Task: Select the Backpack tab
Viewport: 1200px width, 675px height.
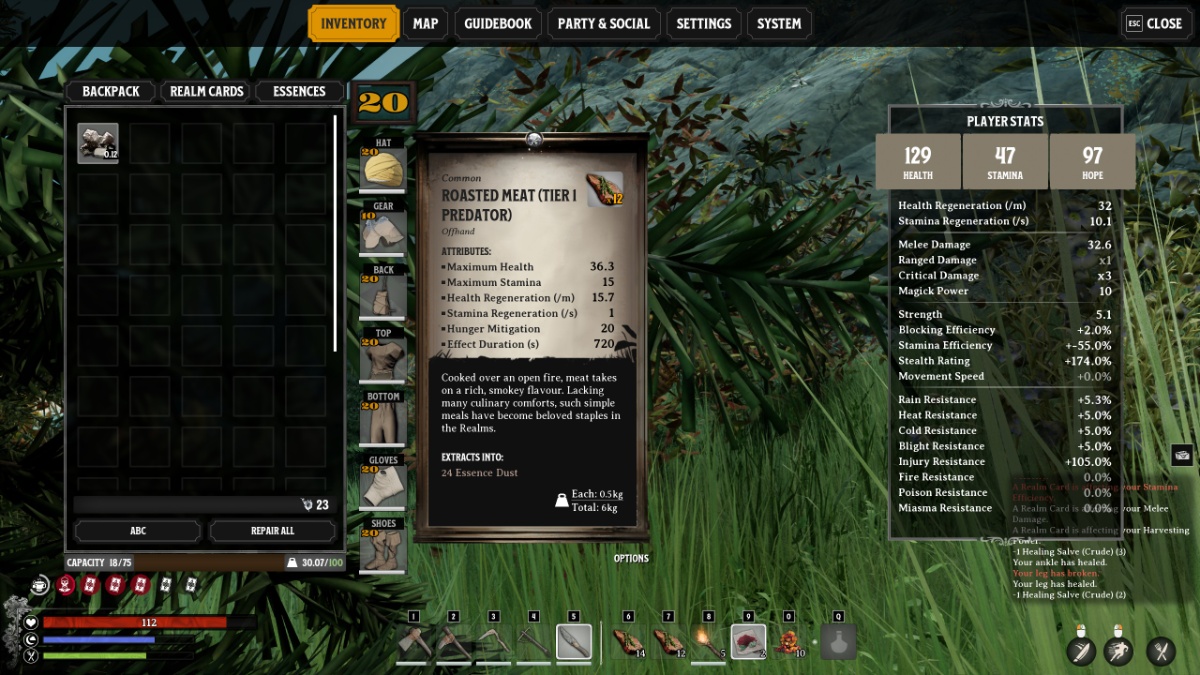Action: (x=111, y=91)
